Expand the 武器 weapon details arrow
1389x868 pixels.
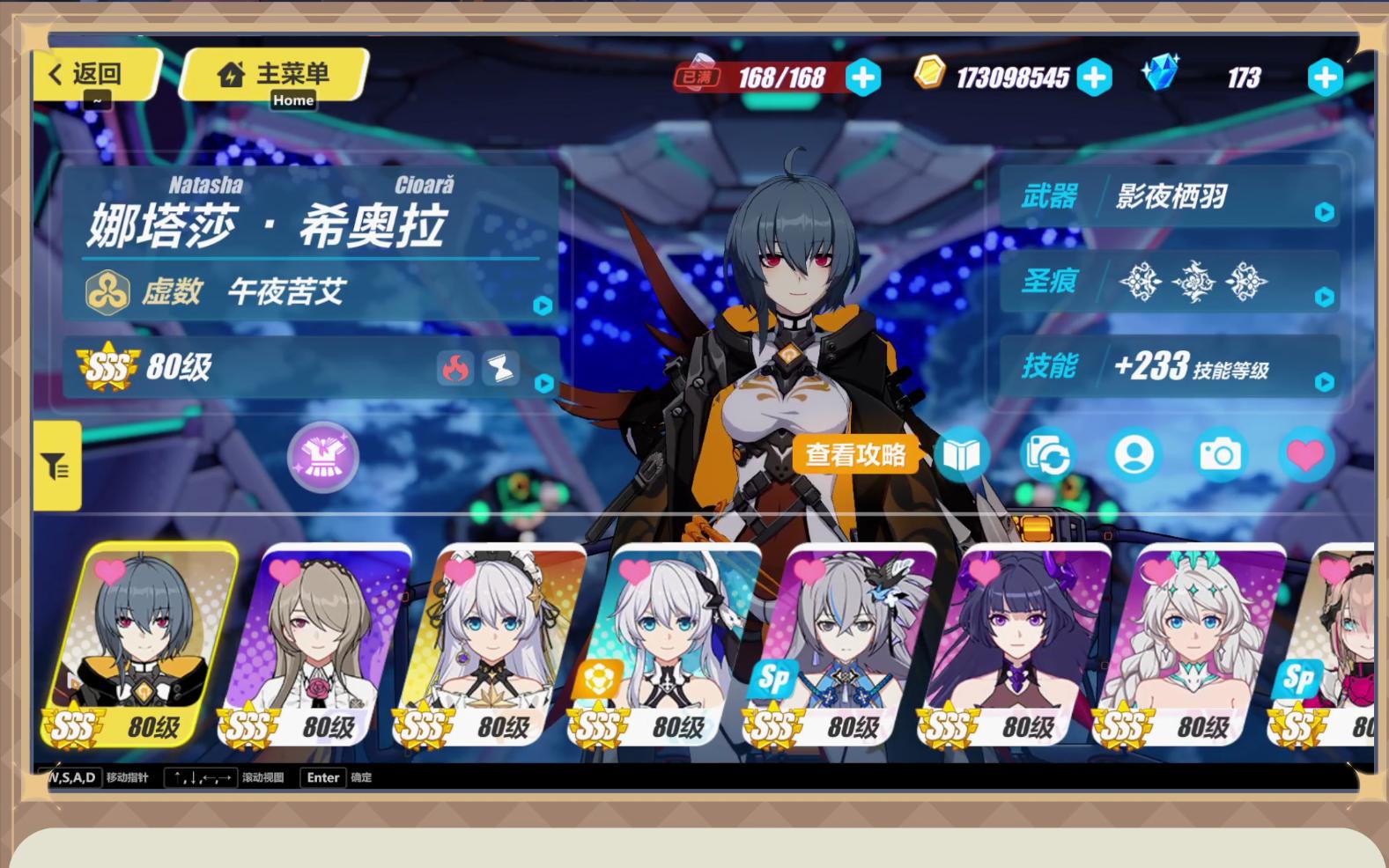point(1326,211)
